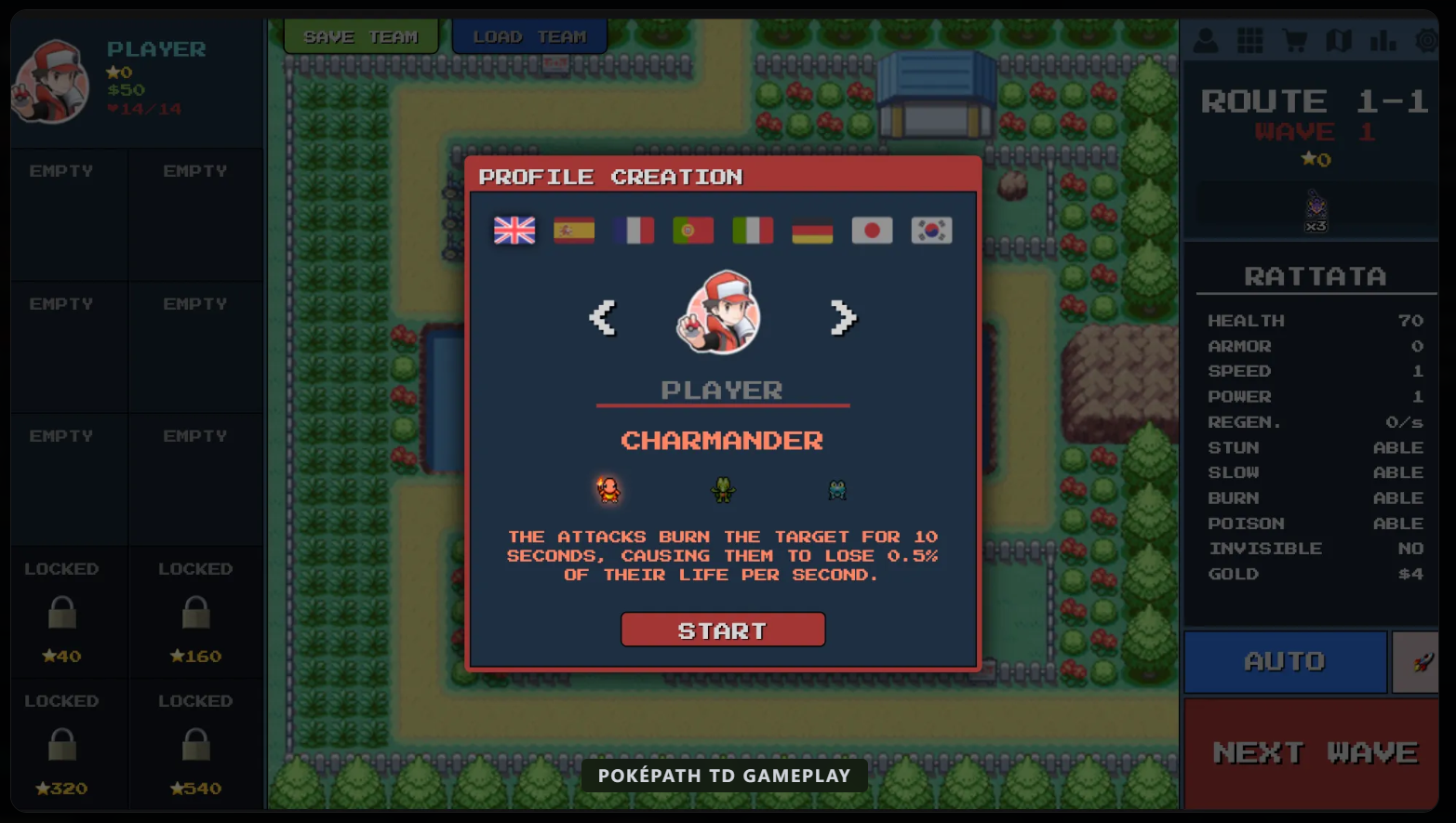The image size is (1456, 823).
Task: Select the Froakie starter
Action: coord(836,490)
